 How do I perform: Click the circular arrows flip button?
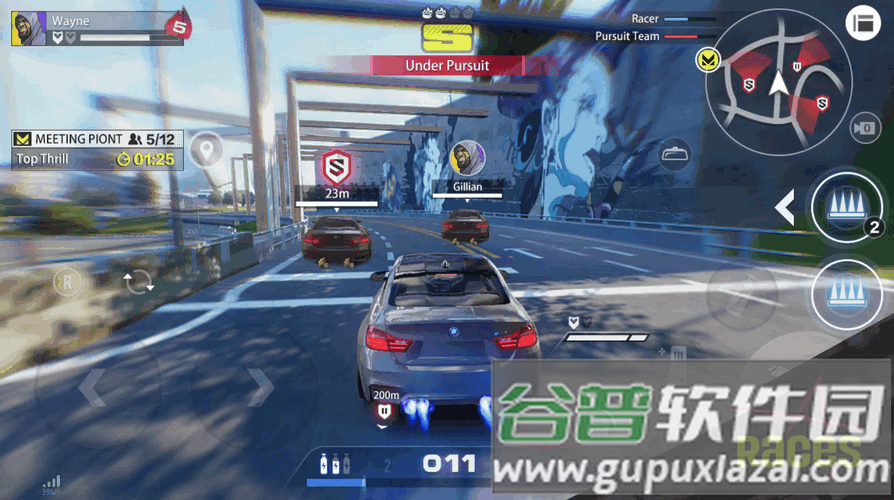pyautogui.click(x=138, y=282)
